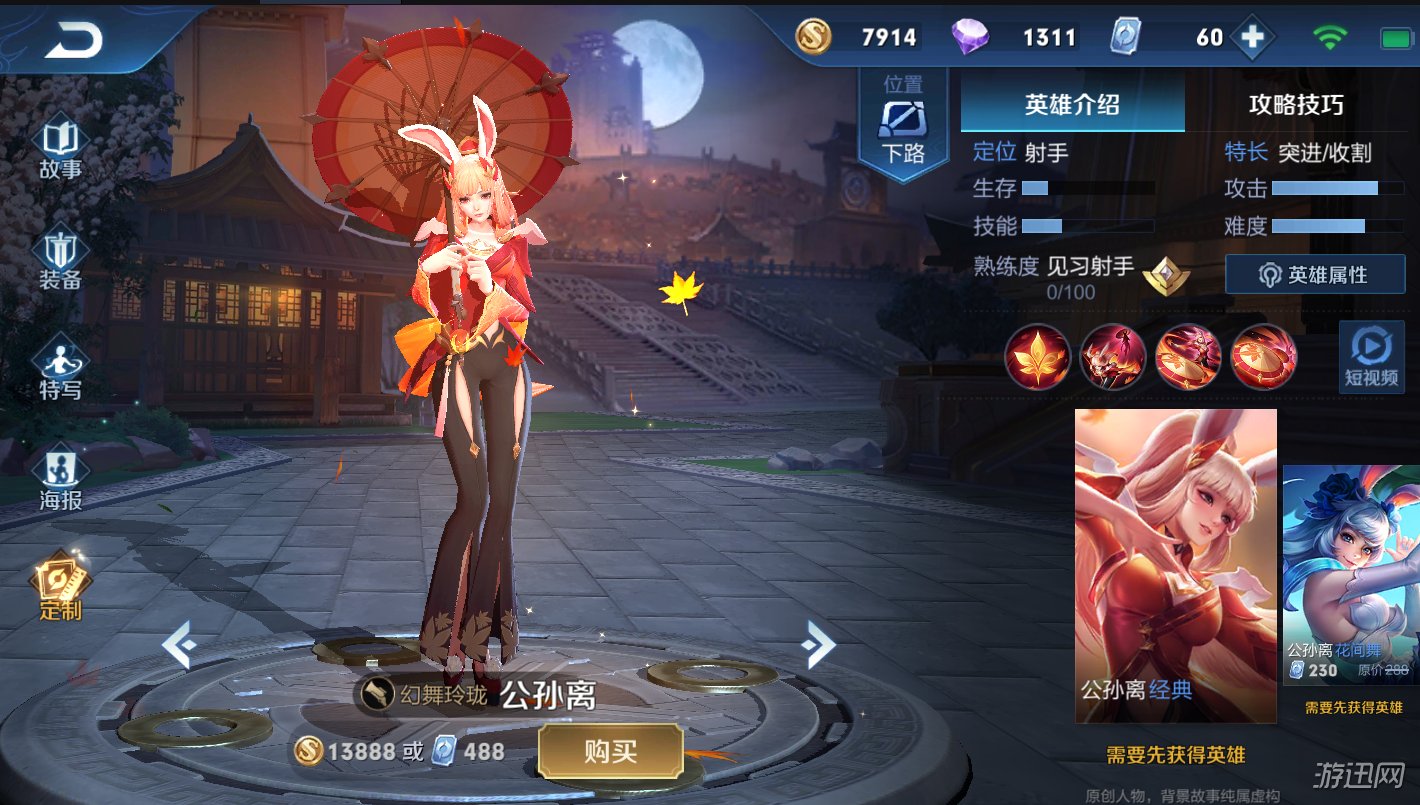Open the 海报 poster view

60,480
